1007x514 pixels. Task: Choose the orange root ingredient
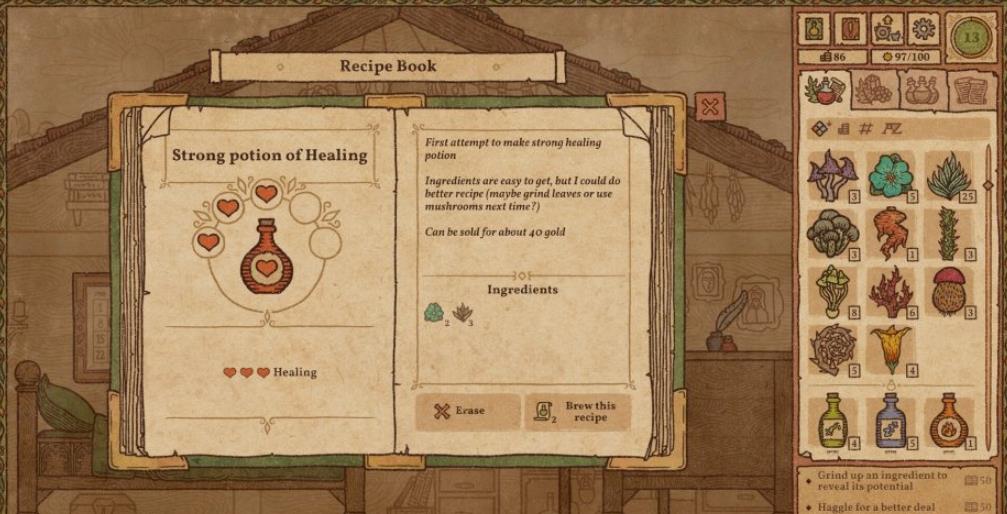pyautogui.click(x=887, y=233)
